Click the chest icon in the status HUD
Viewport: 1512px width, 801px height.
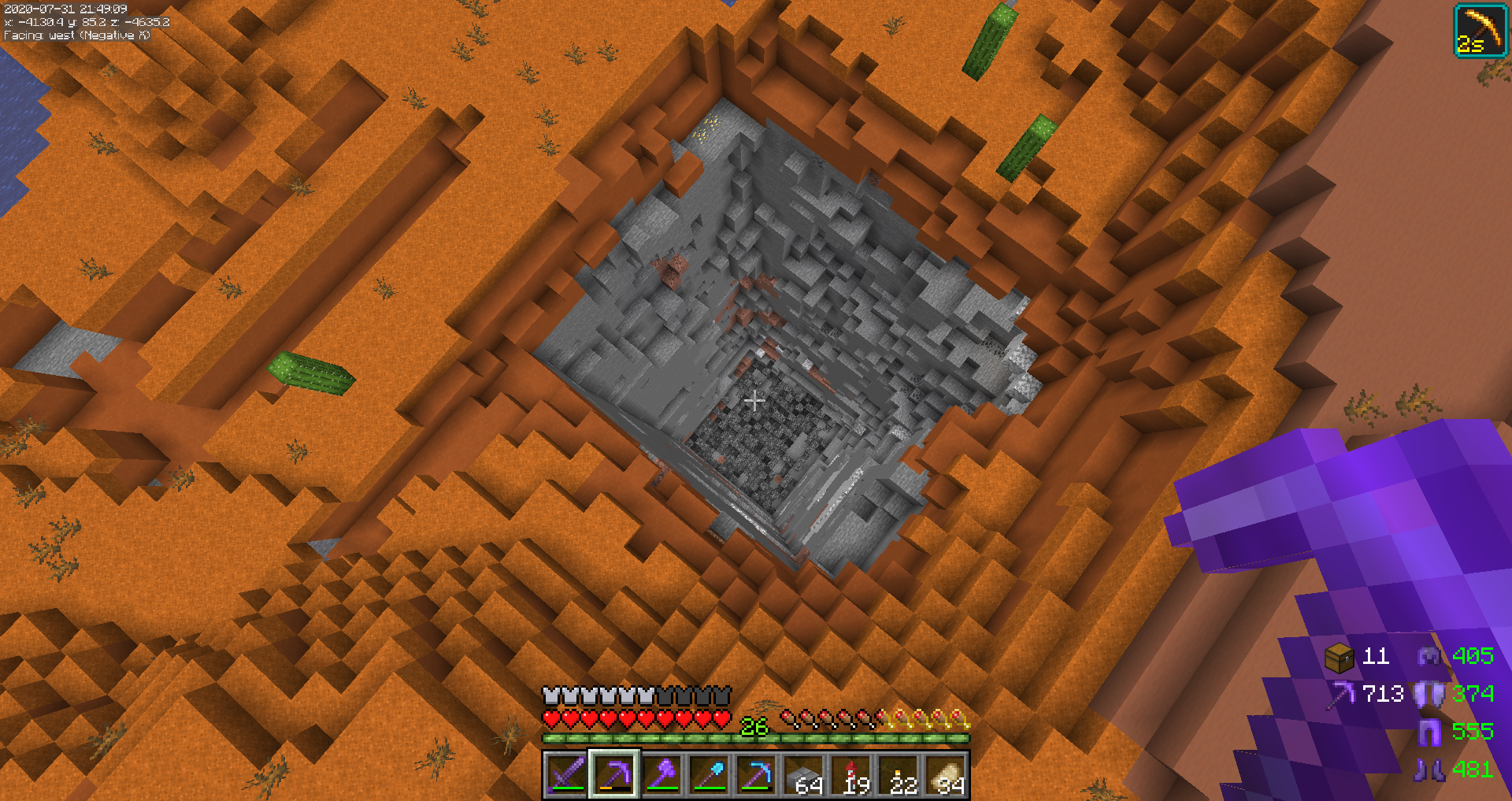(1340, 657)
